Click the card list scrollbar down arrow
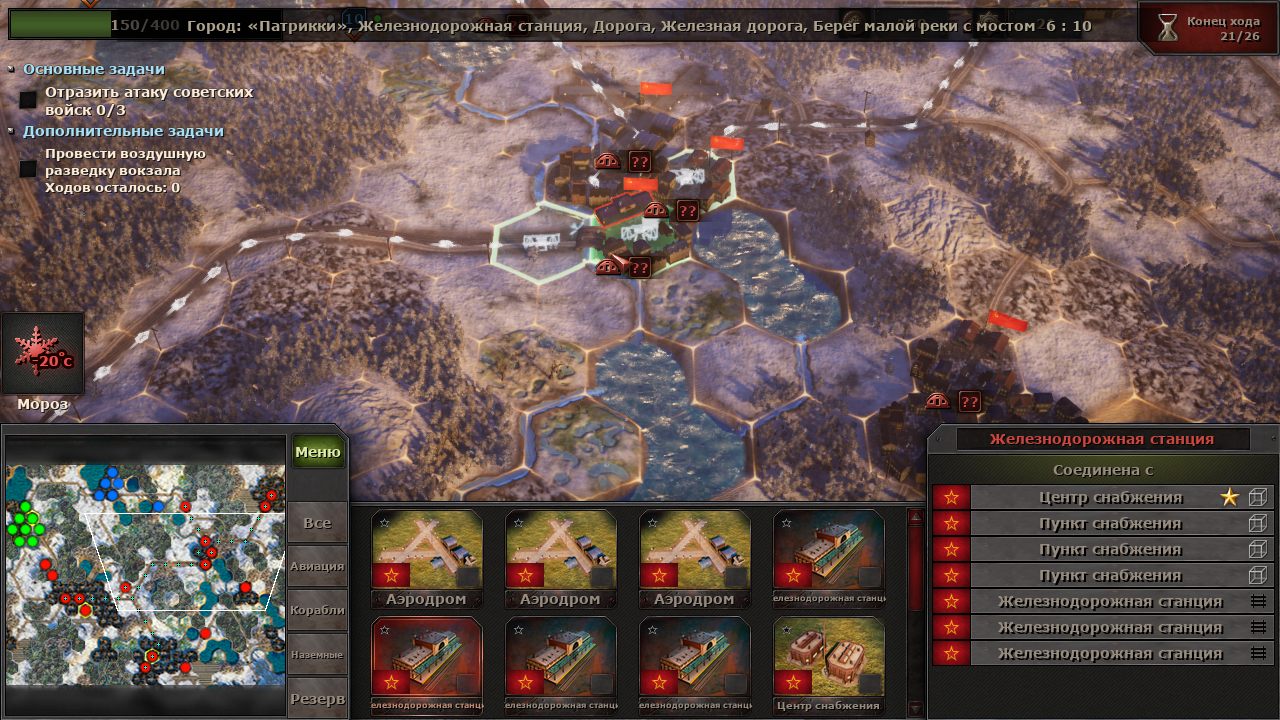Screen dimensions: 1280x720 pyautogui.click(x=914, y=708)
